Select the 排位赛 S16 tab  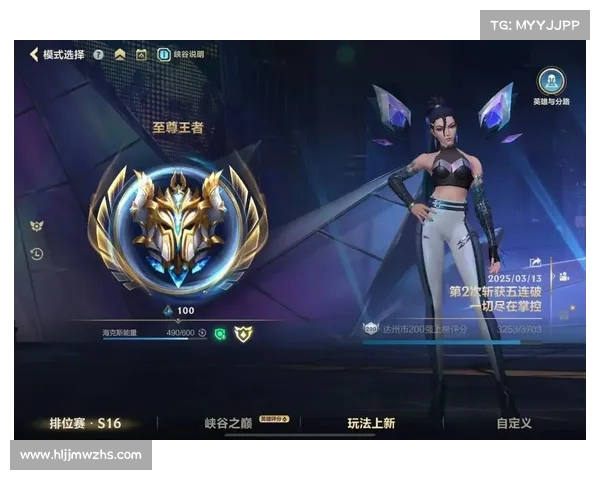85,423
